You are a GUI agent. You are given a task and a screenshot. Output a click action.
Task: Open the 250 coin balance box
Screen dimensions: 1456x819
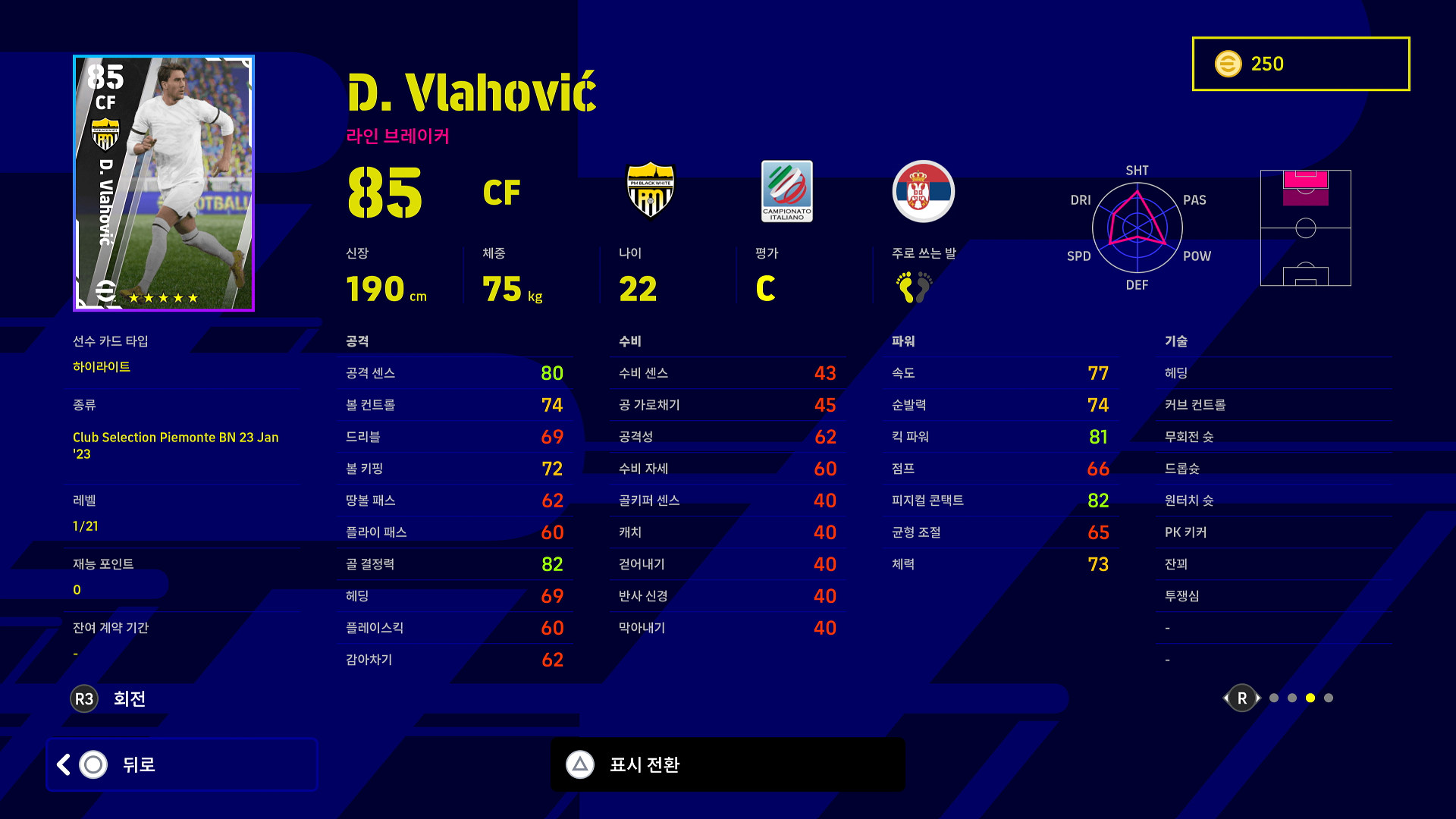pyautogui.click(x=1301, y=64)
